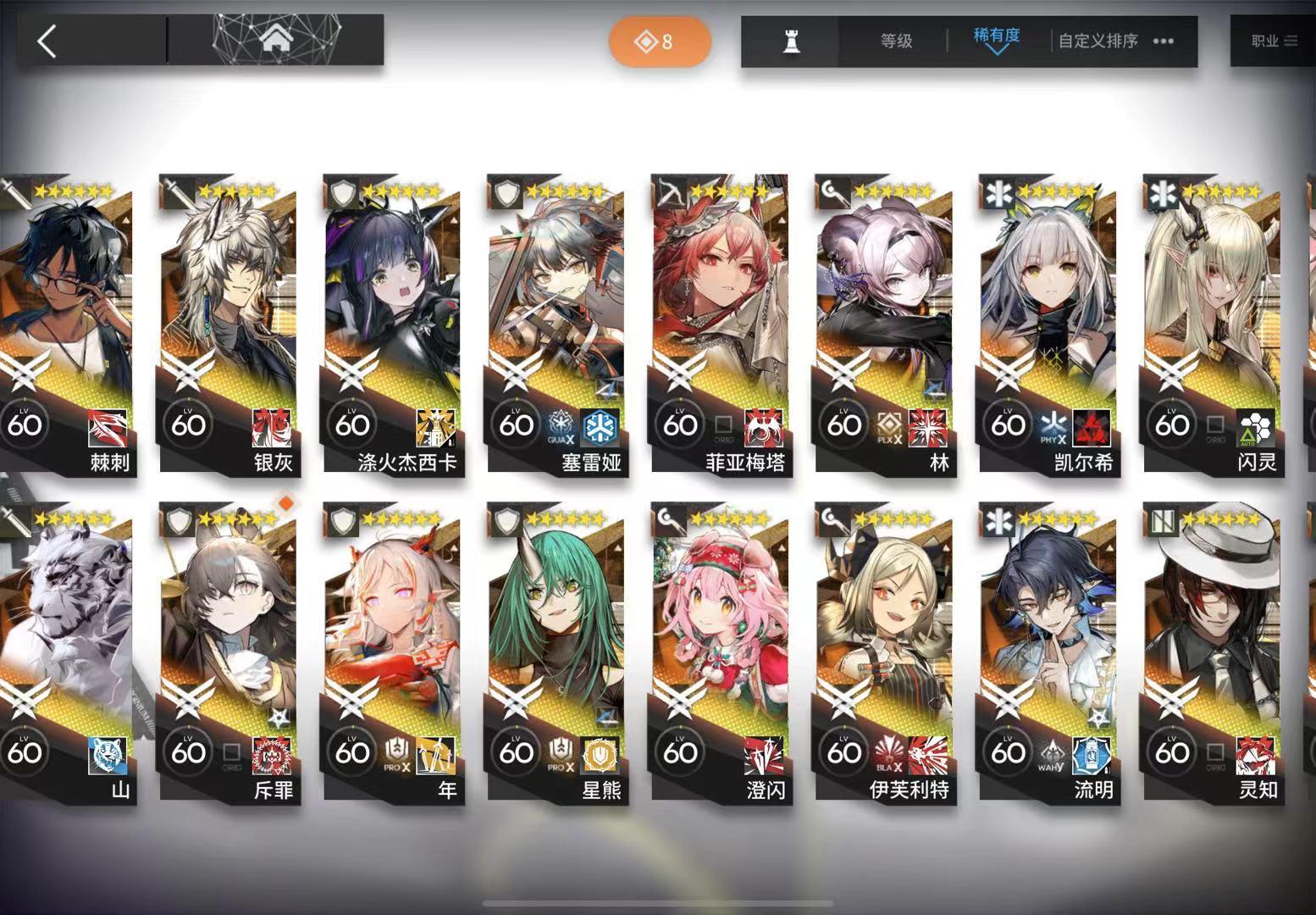Select the operator card for 星熊
Viewport: 1316px width, 915px height.
pos(555,652)
